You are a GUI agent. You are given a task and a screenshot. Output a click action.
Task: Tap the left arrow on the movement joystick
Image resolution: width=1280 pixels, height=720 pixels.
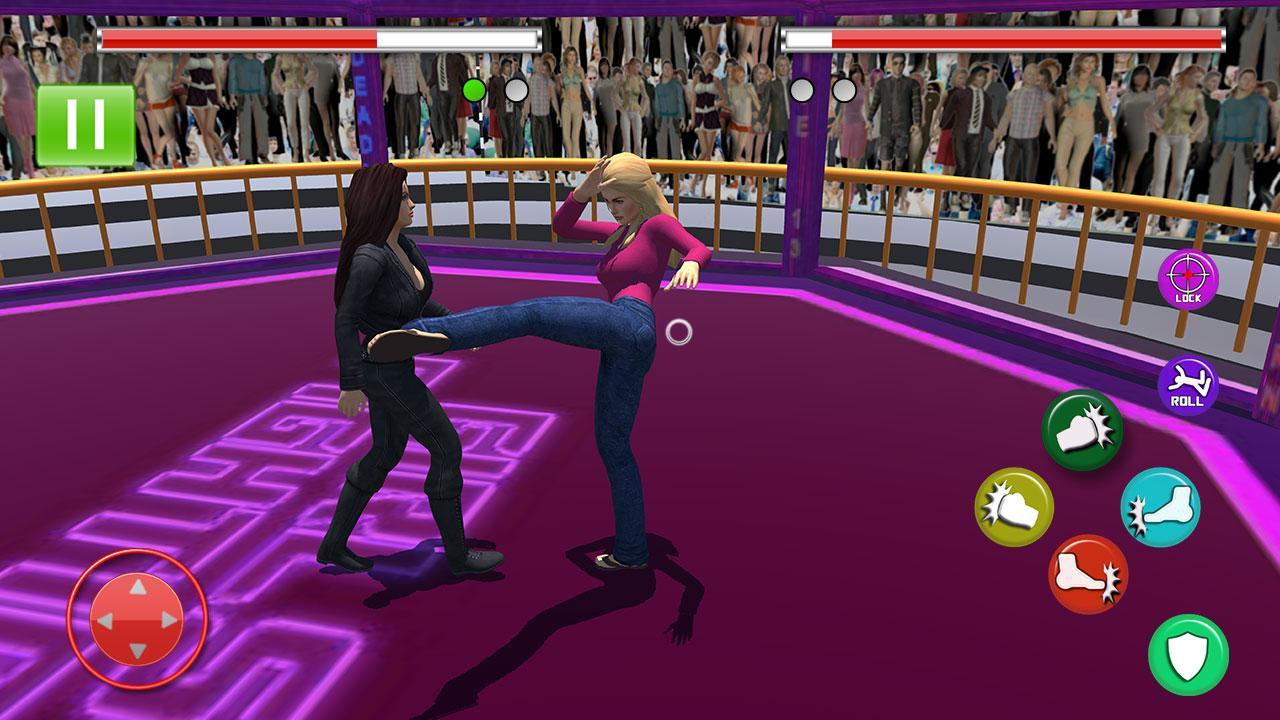[x=103, y=618]
